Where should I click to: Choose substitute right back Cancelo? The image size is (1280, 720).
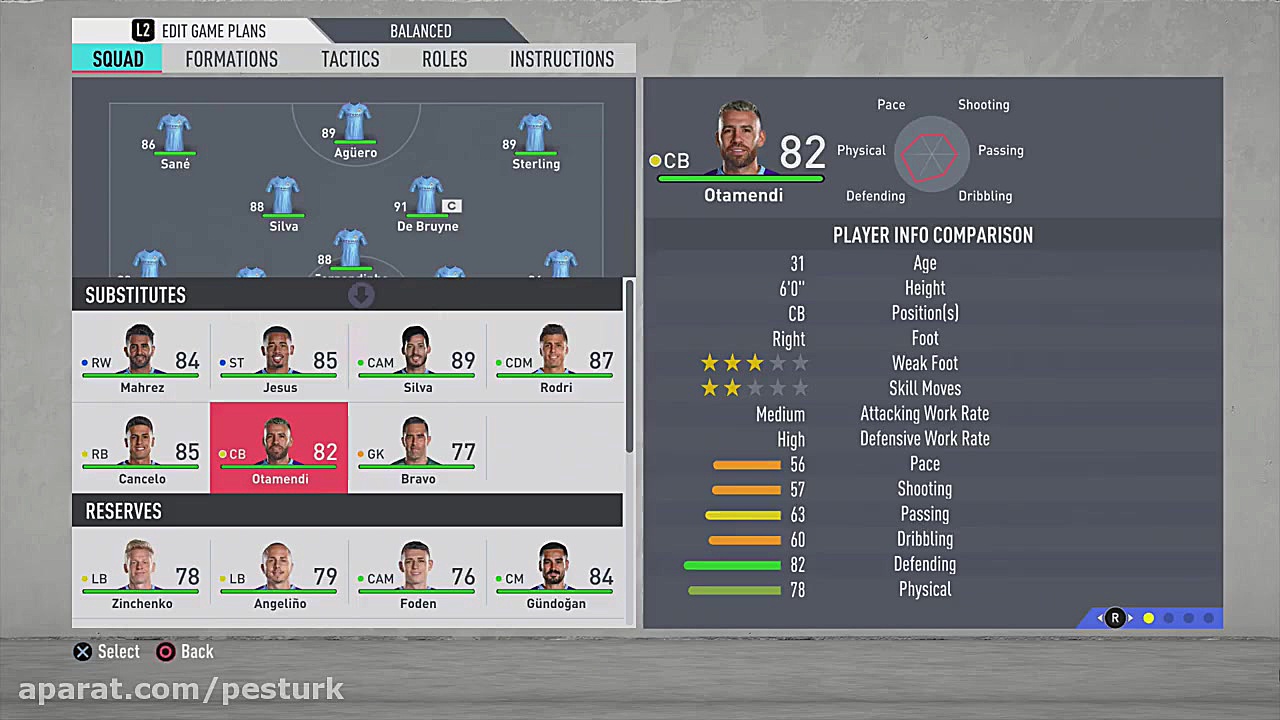click(141, 449)
